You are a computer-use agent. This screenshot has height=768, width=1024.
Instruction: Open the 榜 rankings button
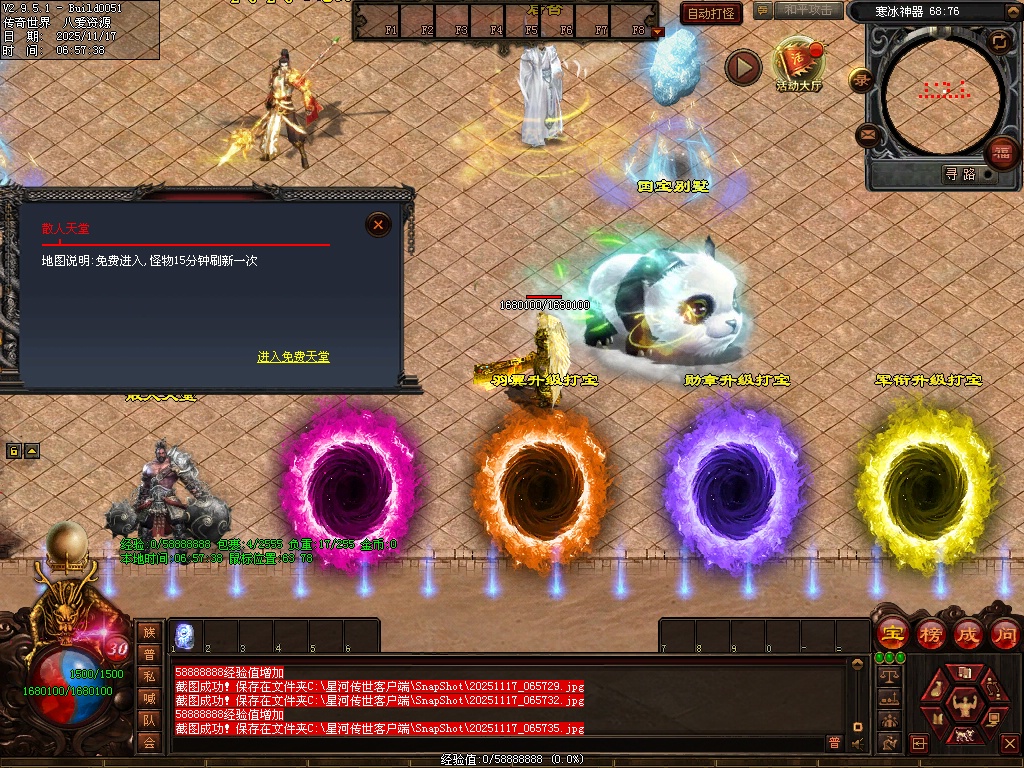point(929,634)
